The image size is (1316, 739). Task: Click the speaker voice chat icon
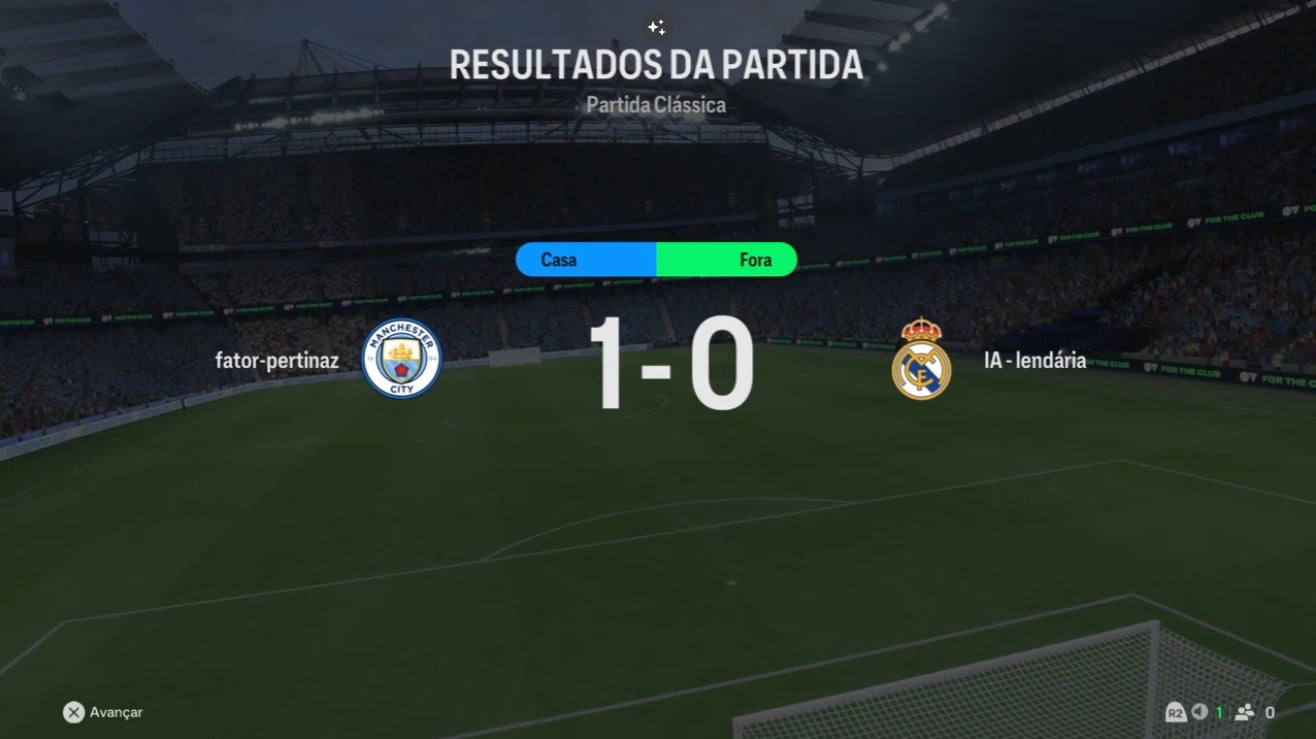[1200, 712]
